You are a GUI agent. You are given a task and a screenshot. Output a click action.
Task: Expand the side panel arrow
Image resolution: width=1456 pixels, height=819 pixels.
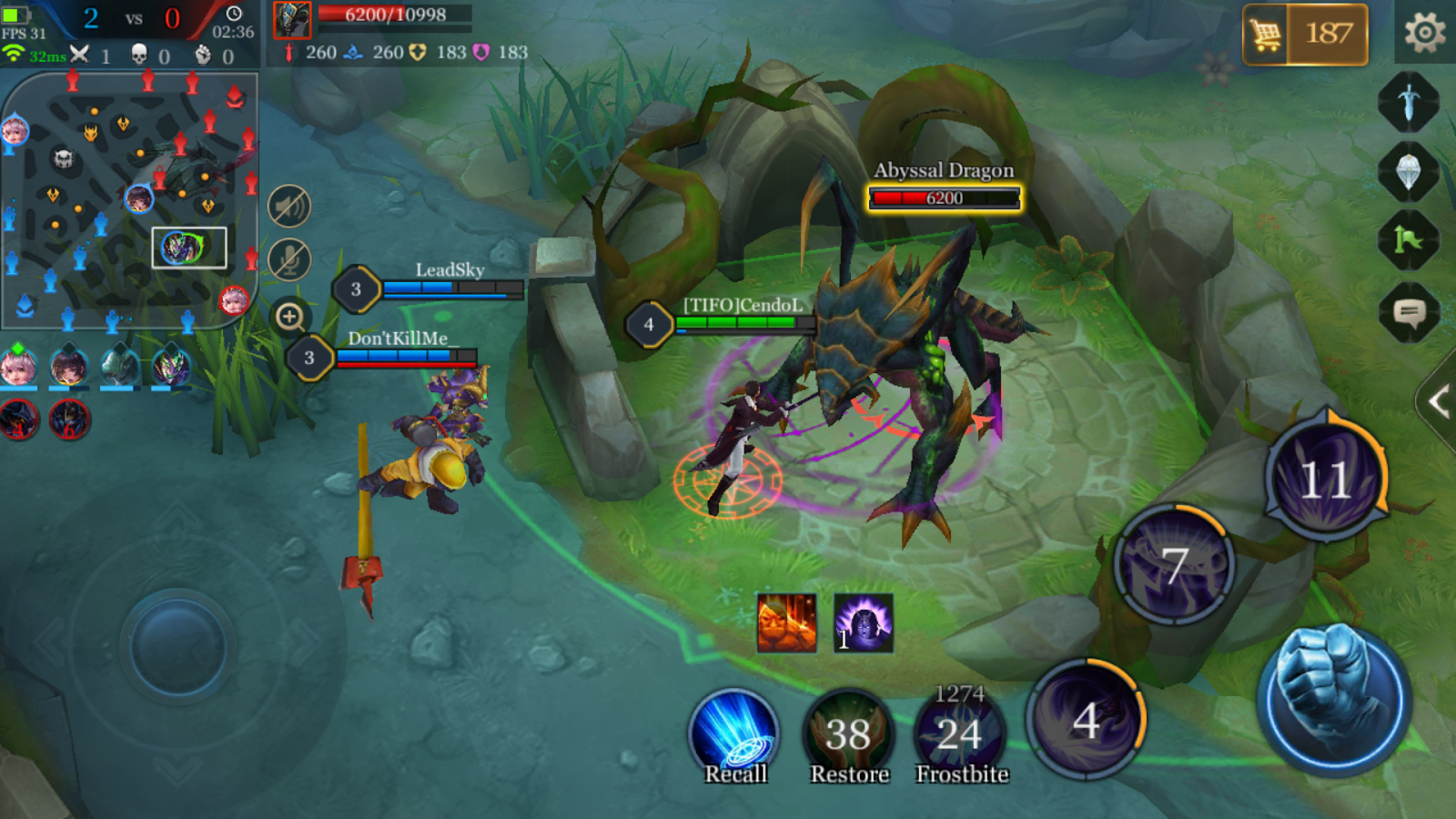(x=1439, y=401)
